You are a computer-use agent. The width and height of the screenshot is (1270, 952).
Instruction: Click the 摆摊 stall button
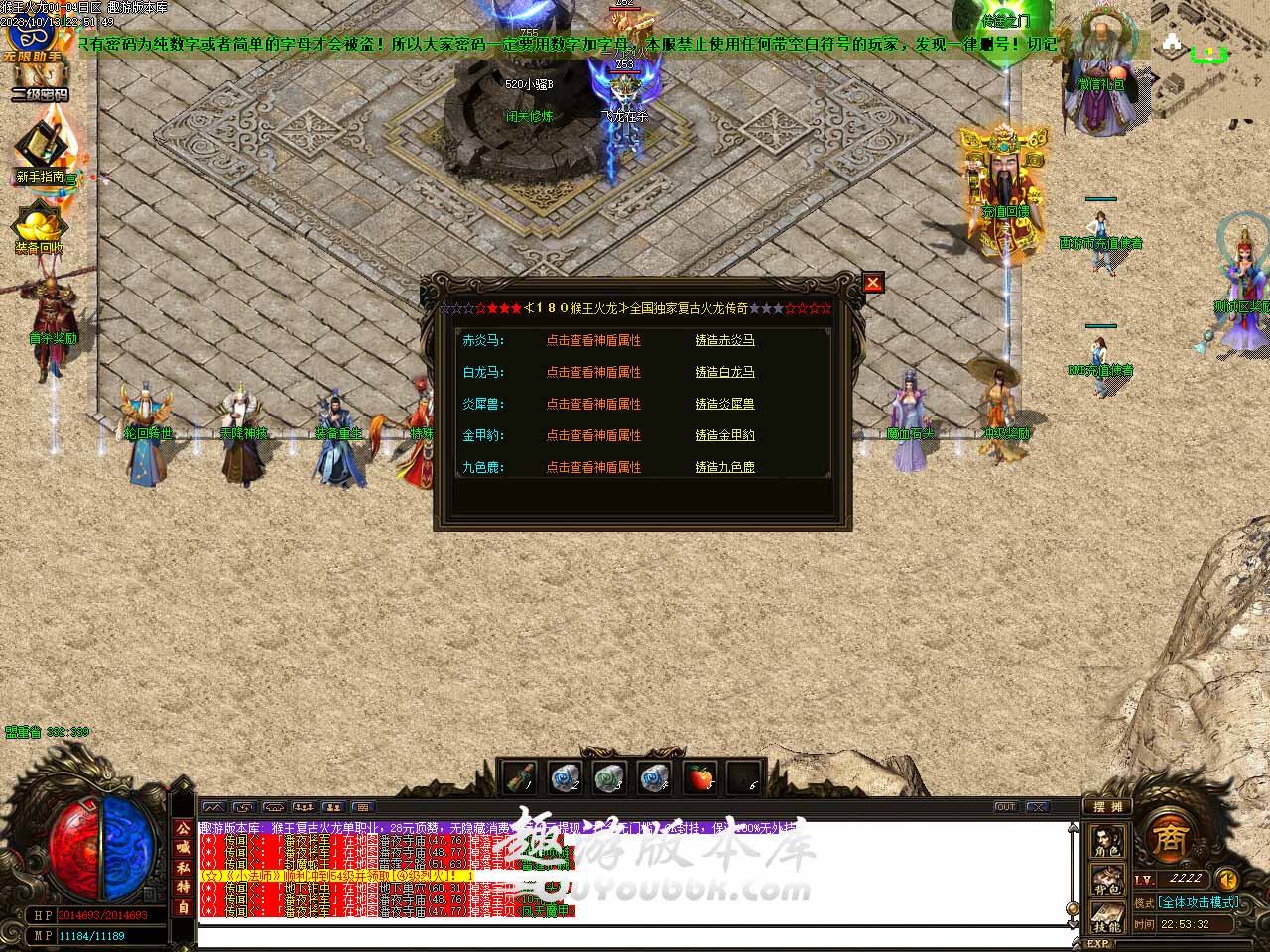pos(1106,806)
